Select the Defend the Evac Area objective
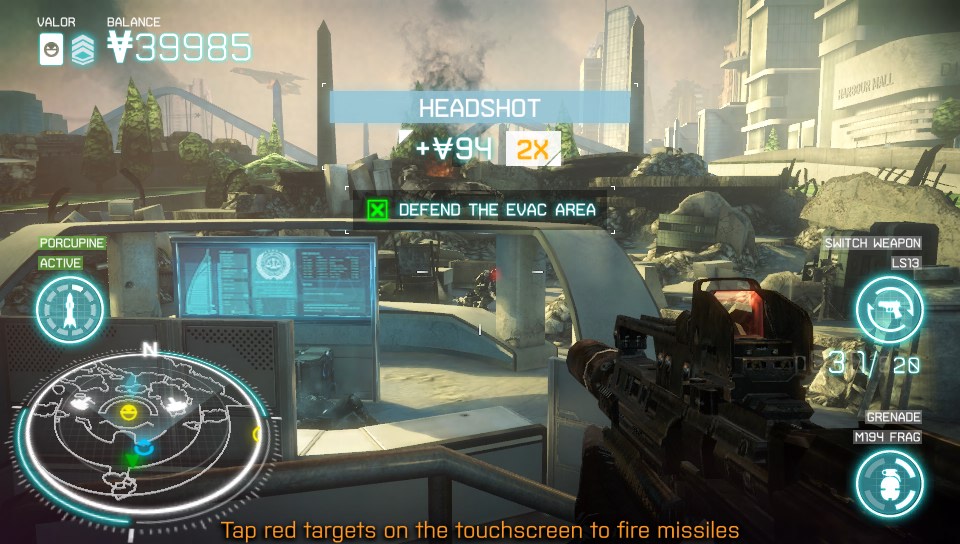 [483, 210]
